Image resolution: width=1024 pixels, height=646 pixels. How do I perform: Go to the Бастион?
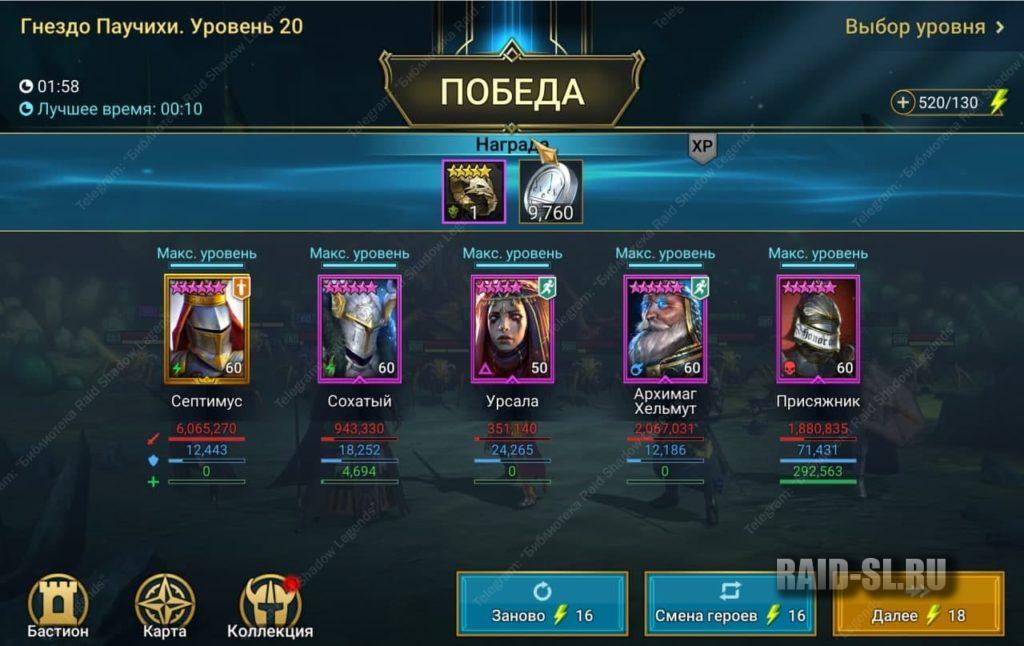click(x=58, y=606)
